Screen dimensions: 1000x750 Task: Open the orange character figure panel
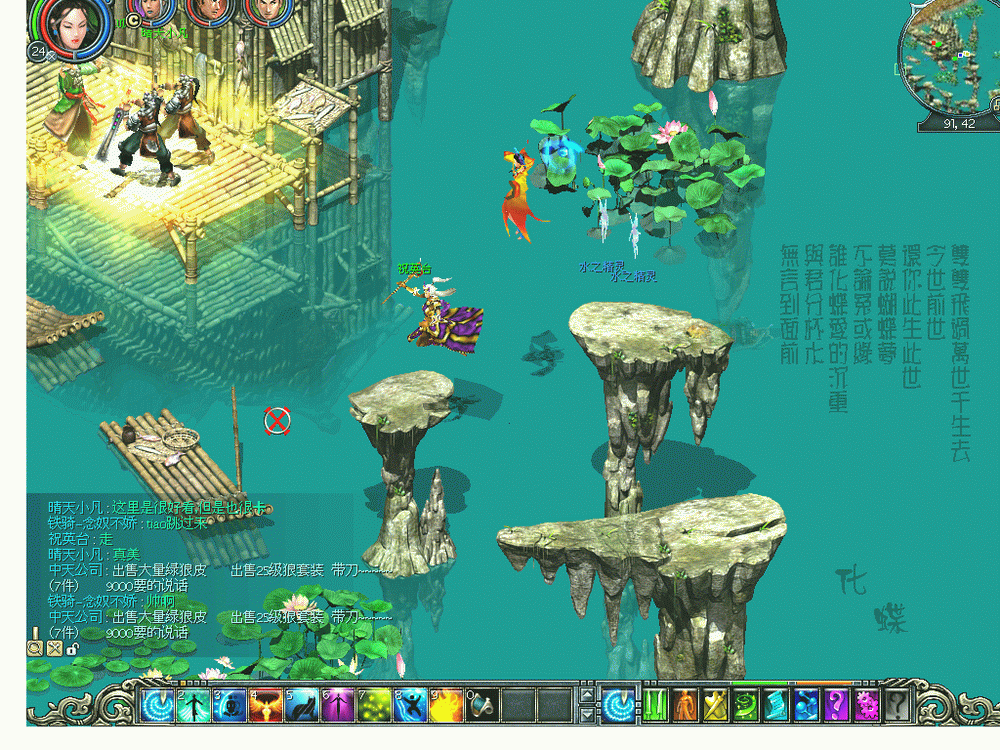(x=684, y=704)
